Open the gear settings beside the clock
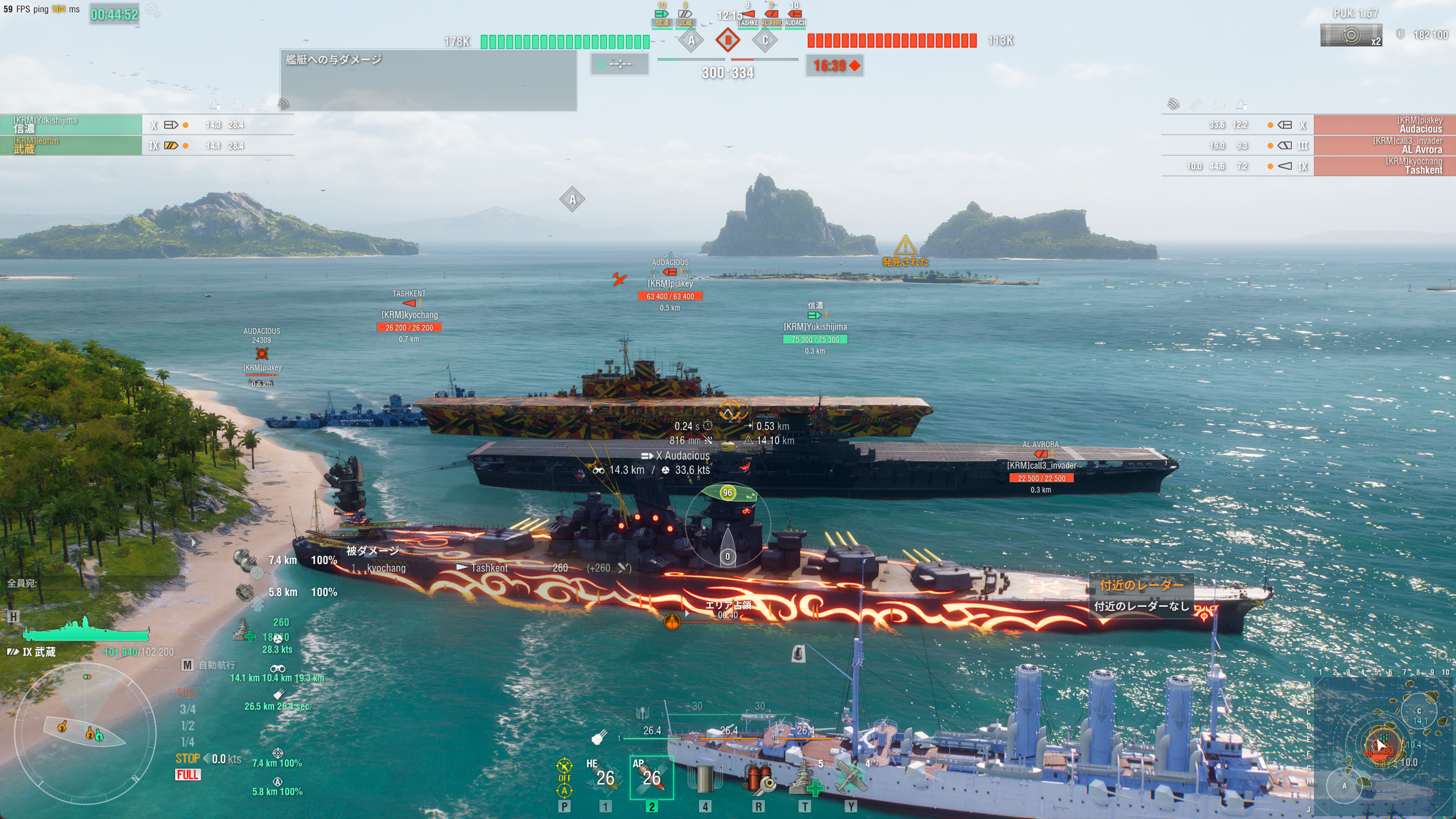Viewport: 1456px width, 819px height. coord(152,11)
